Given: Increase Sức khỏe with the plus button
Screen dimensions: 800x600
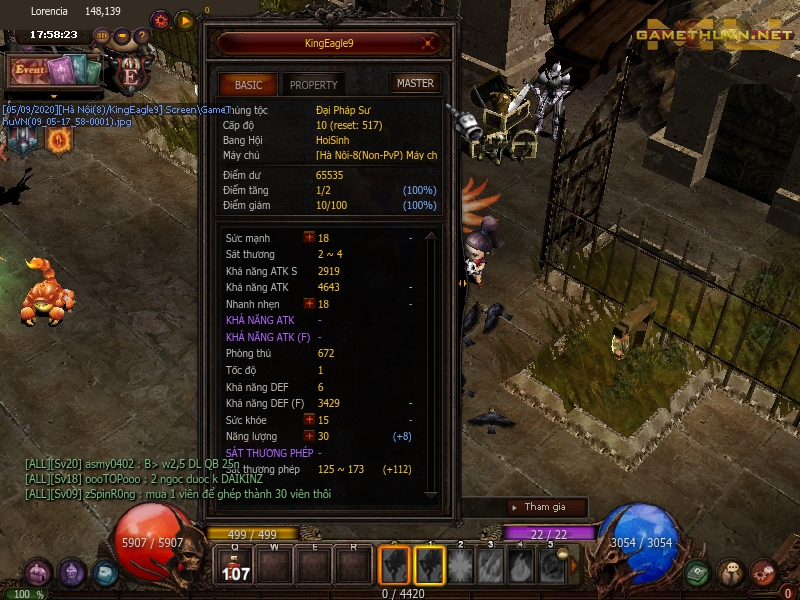Looking at the screenshot, I should click(x=309, y=420).
